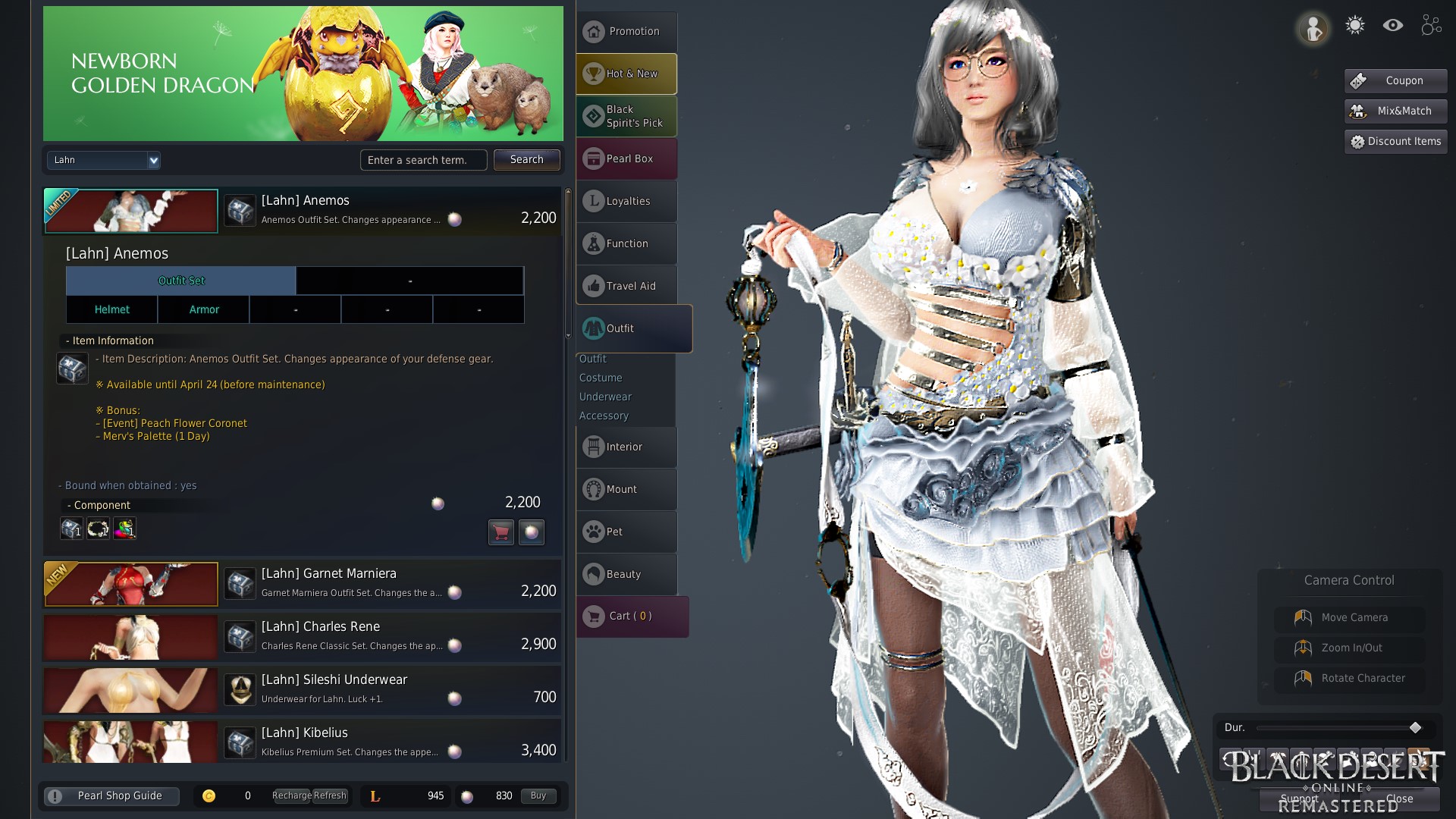Viewport: 1456px width, 819px height.
Task: Open the Coupon window
Action: (1395, 80)
